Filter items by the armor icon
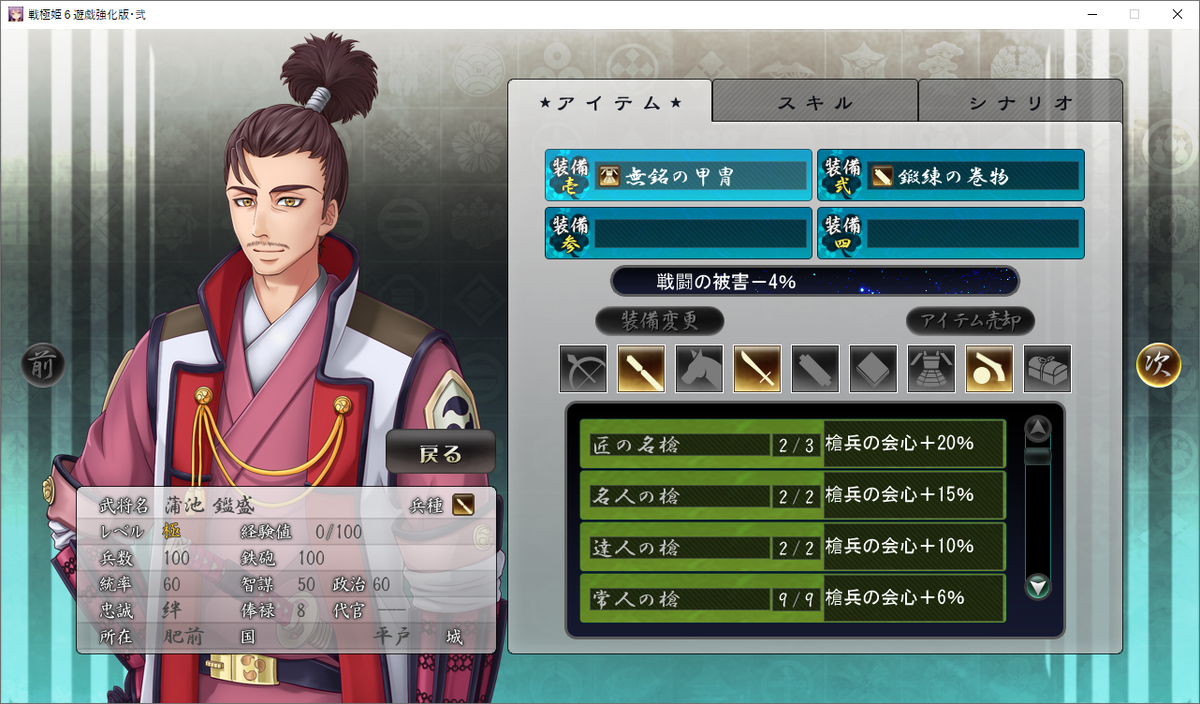Viewport: 1200px width, 704px height. point(932,369)
